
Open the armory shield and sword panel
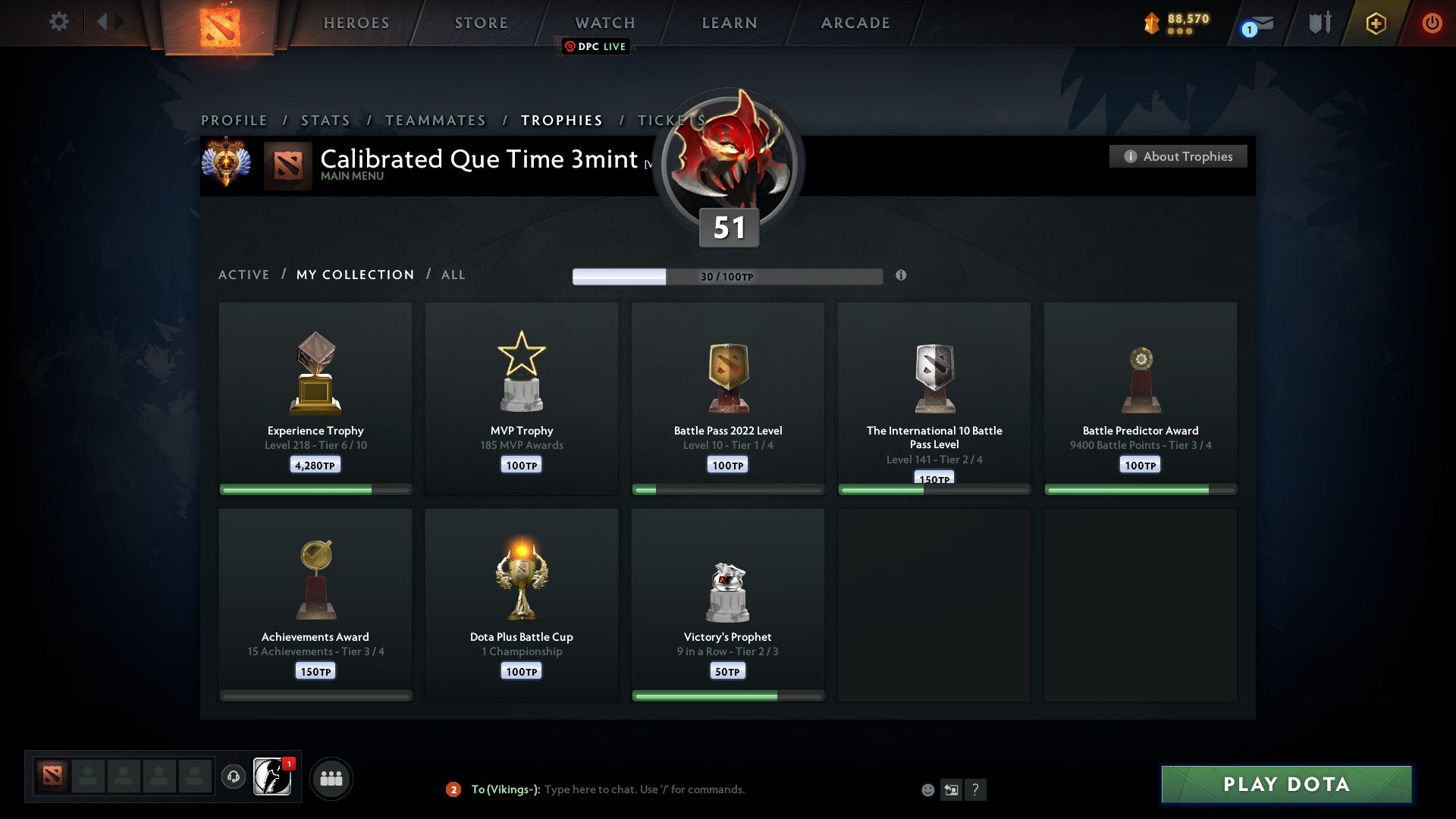click(1319, 23)
